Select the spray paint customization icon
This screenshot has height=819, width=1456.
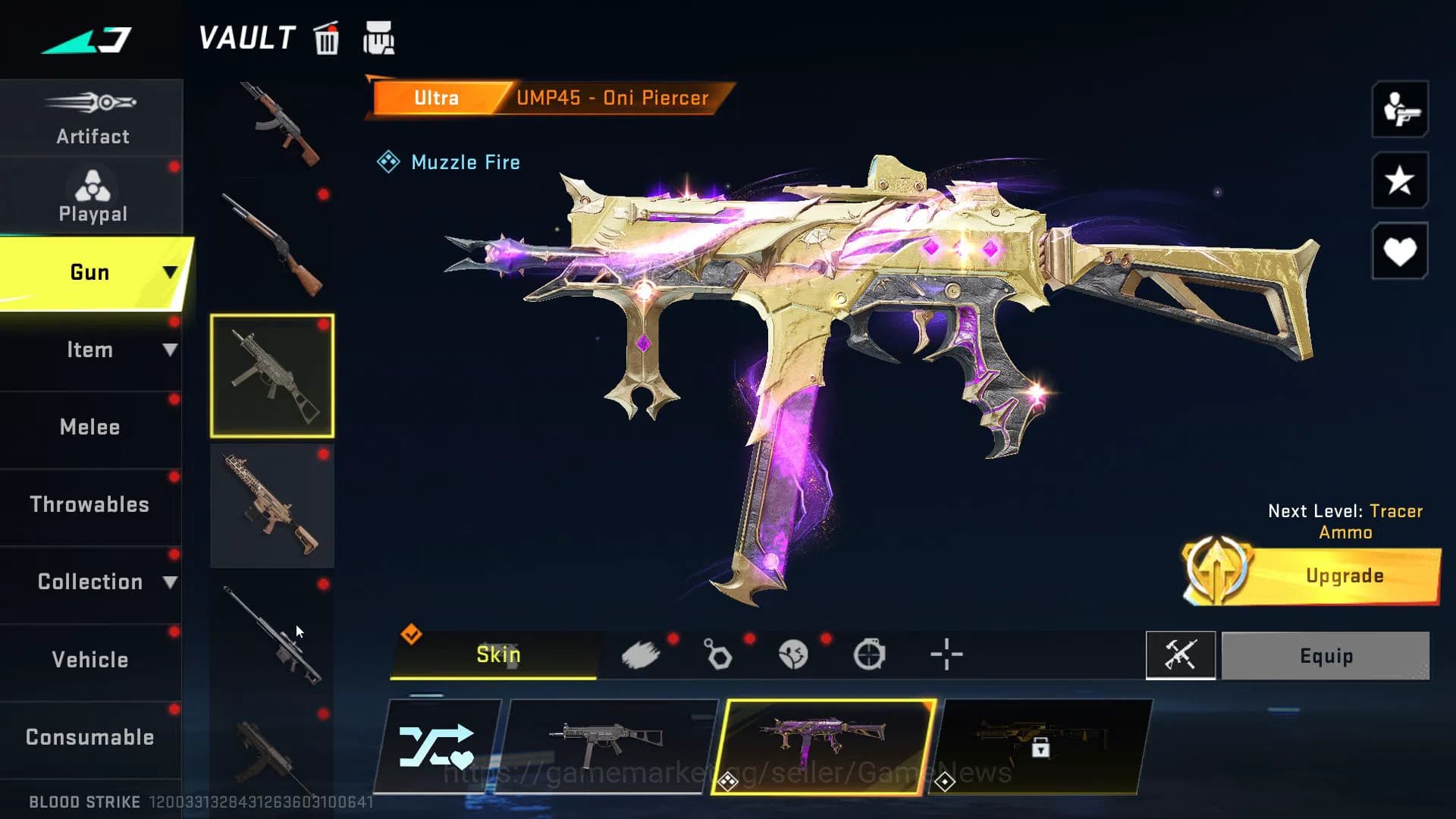642,654
